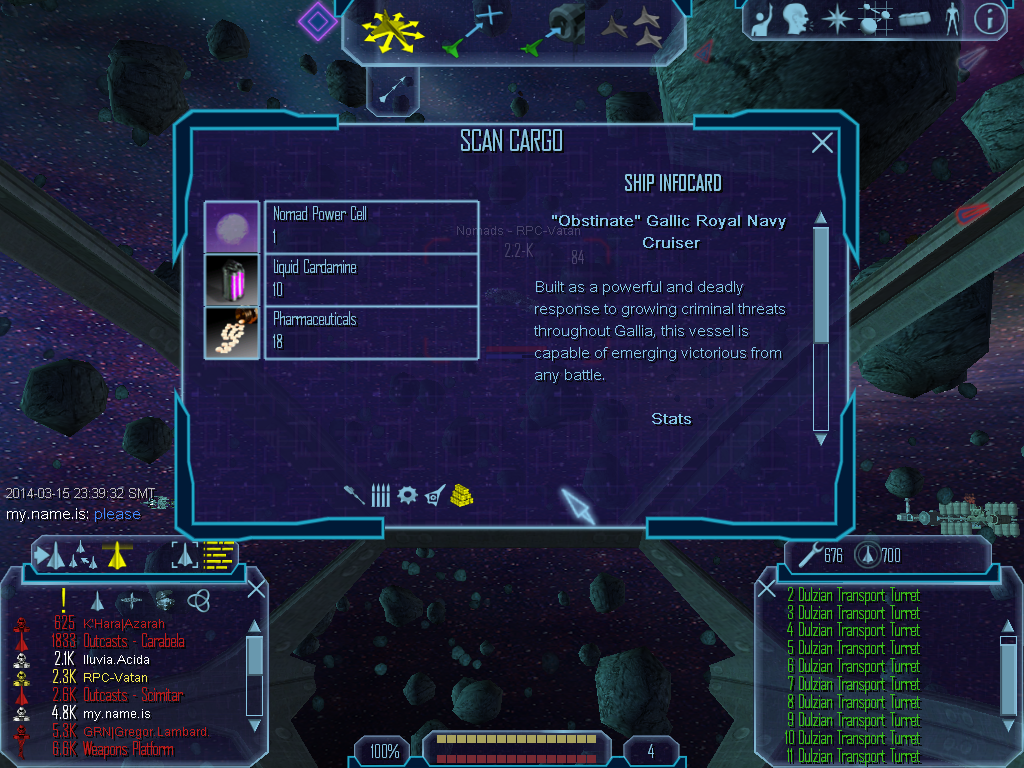Click the infocard scroll-down arrow

tap(821, 438)
